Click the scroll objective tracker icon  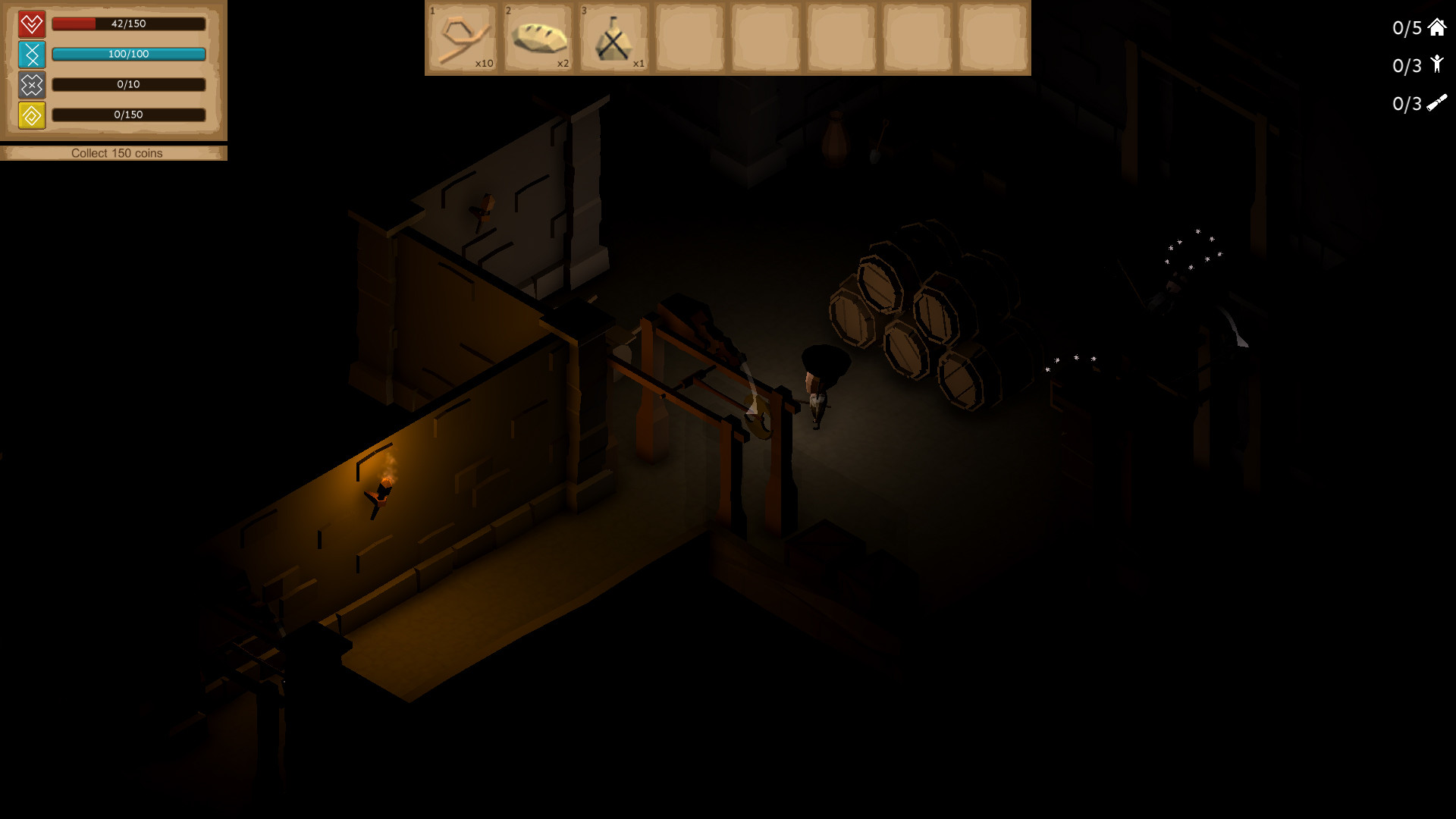tap(1436, 103)
